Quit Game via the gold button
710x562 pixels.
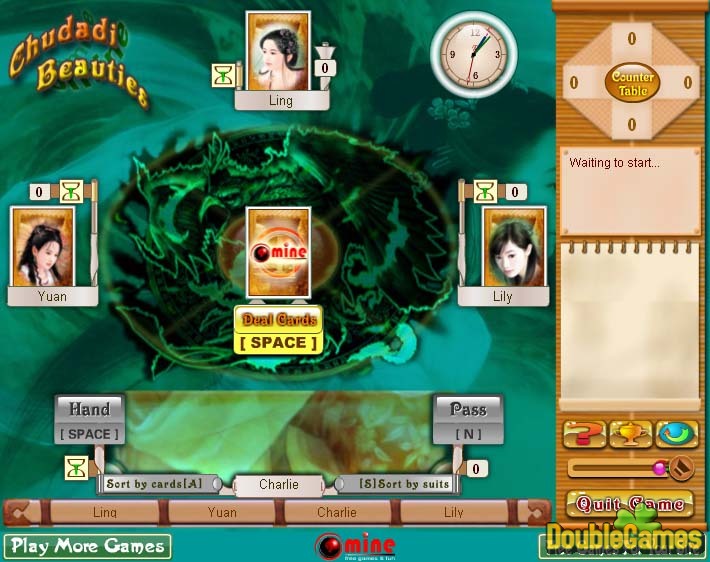point(630,503)
